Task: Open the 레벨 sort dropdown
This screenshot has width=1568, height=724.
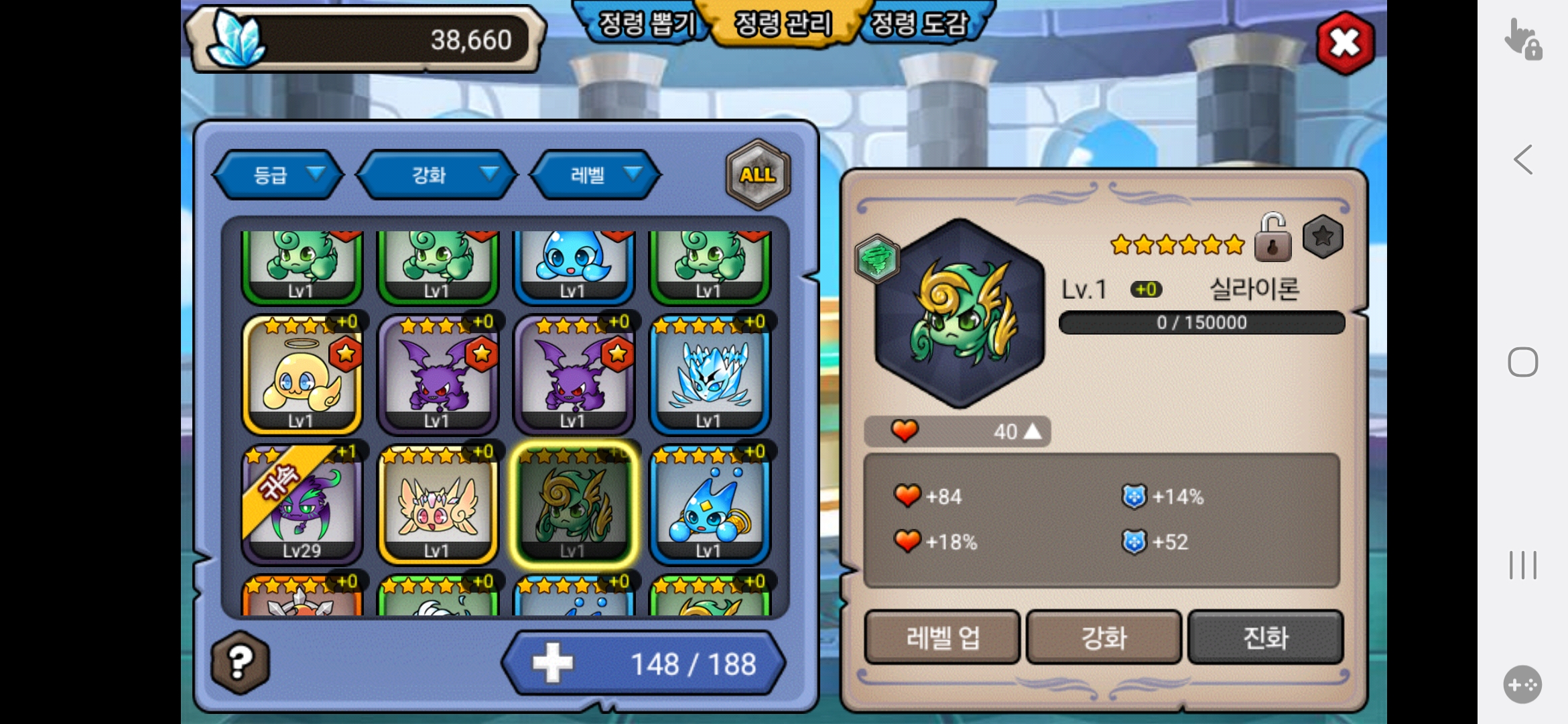Action: click(596, 175)
